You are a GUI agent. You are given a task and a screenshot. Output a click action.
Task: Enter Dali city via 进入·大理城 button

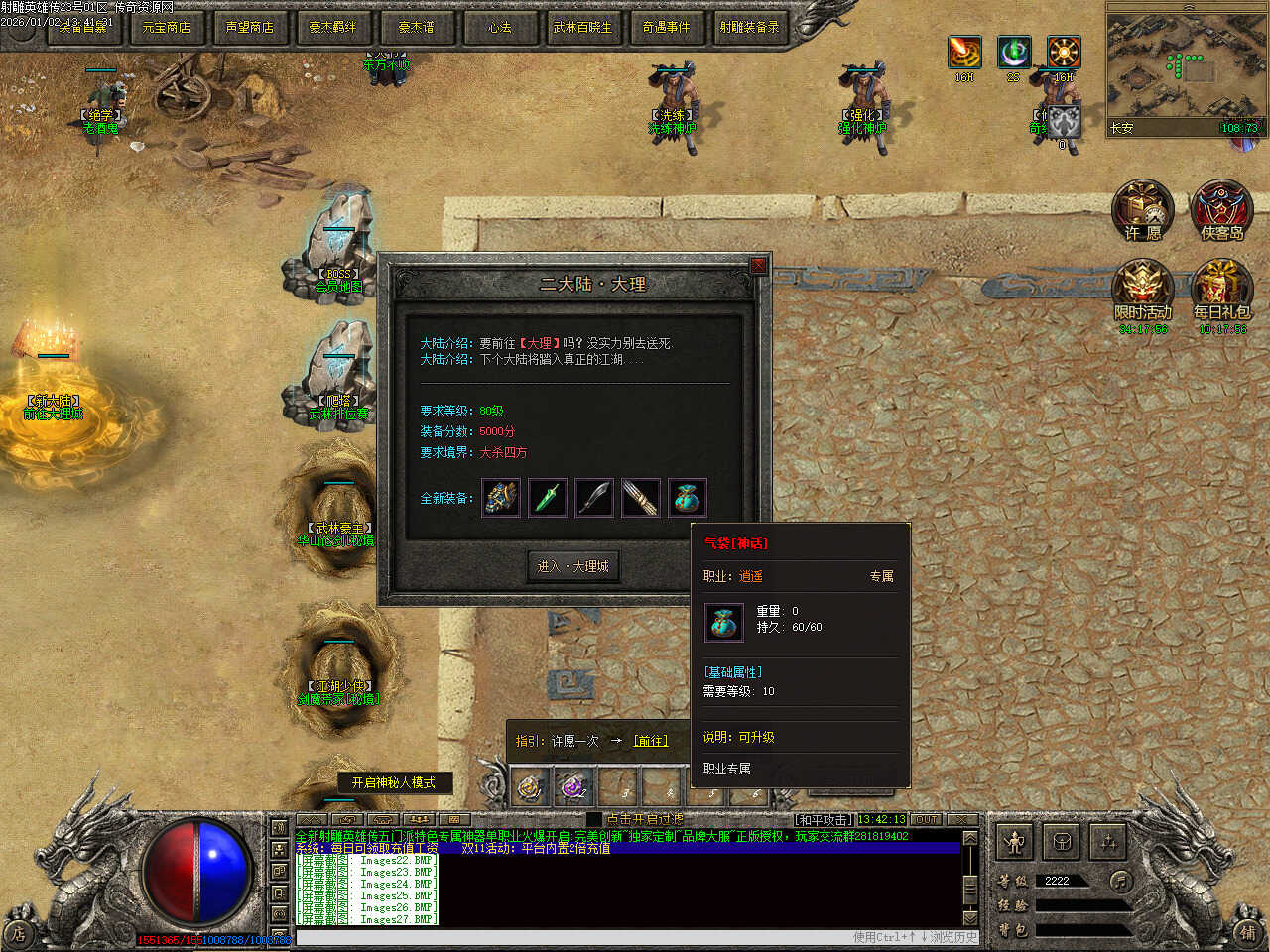(x=572, y=566)
